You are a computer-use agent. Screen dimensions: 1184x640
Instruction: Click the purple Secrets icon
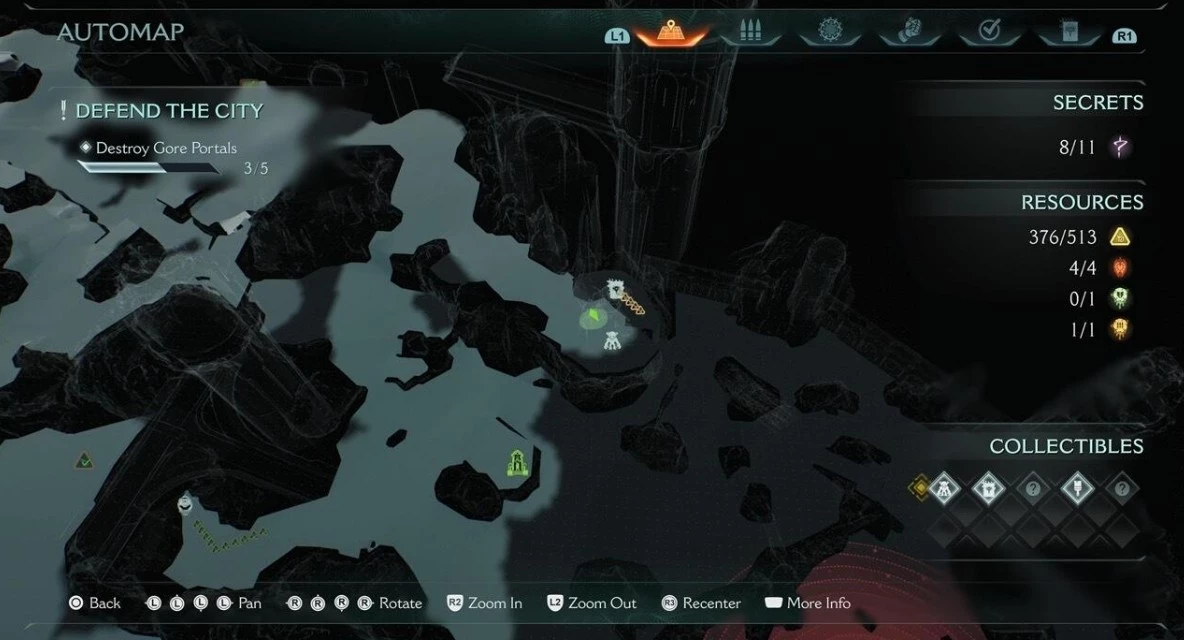click(1121, 148)
